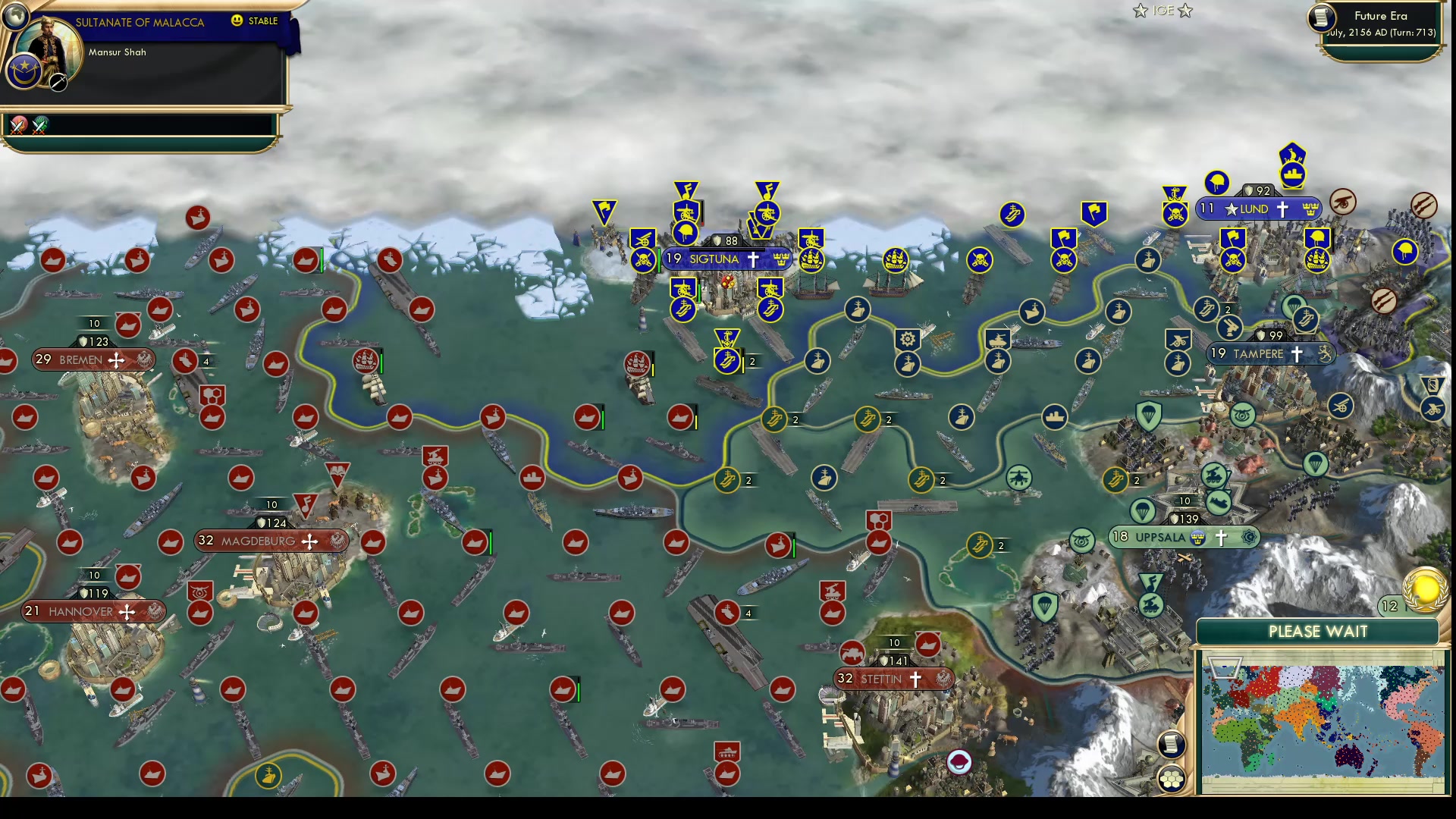Toggle an IGE star on the top bar

coord(1141,11)
